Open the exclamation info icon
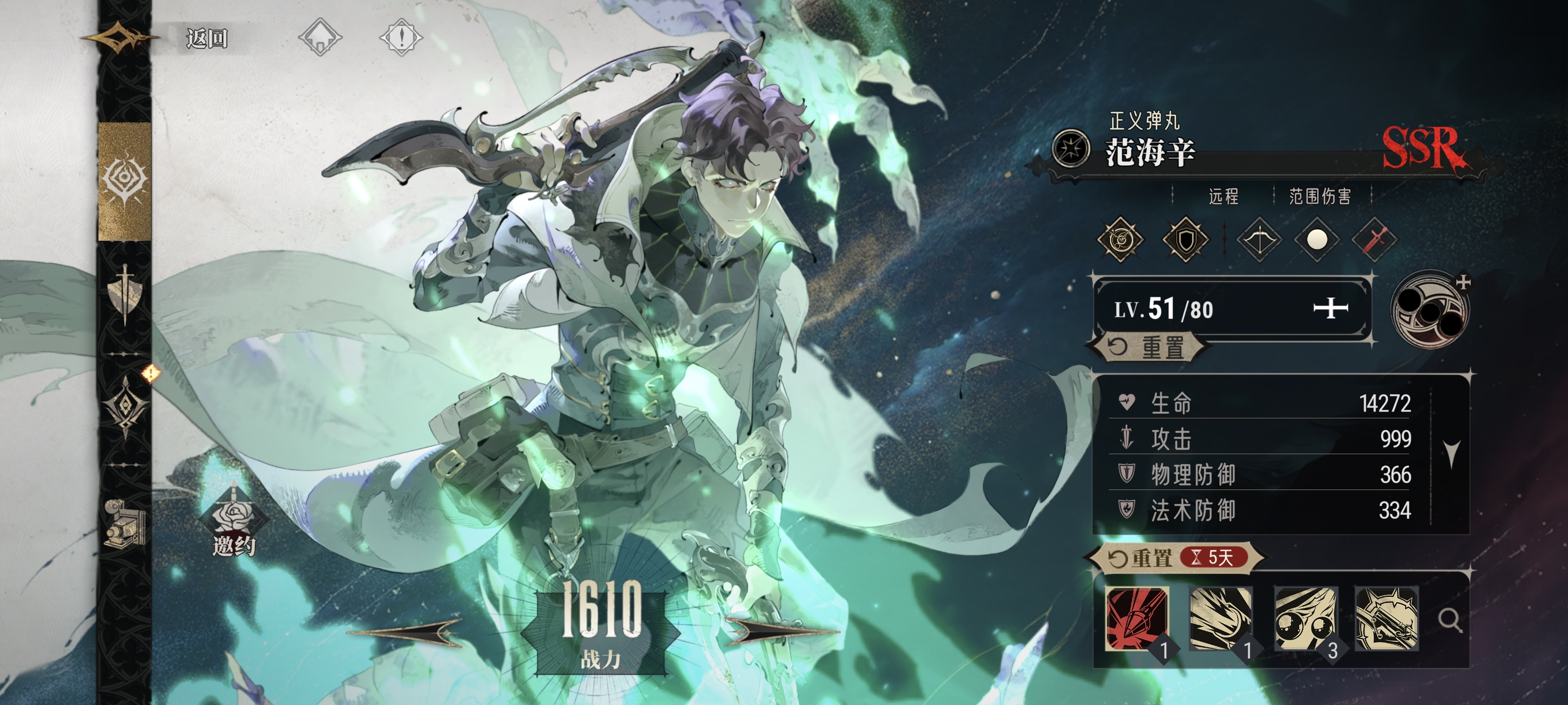1568x705 pixels. (401, 37)
